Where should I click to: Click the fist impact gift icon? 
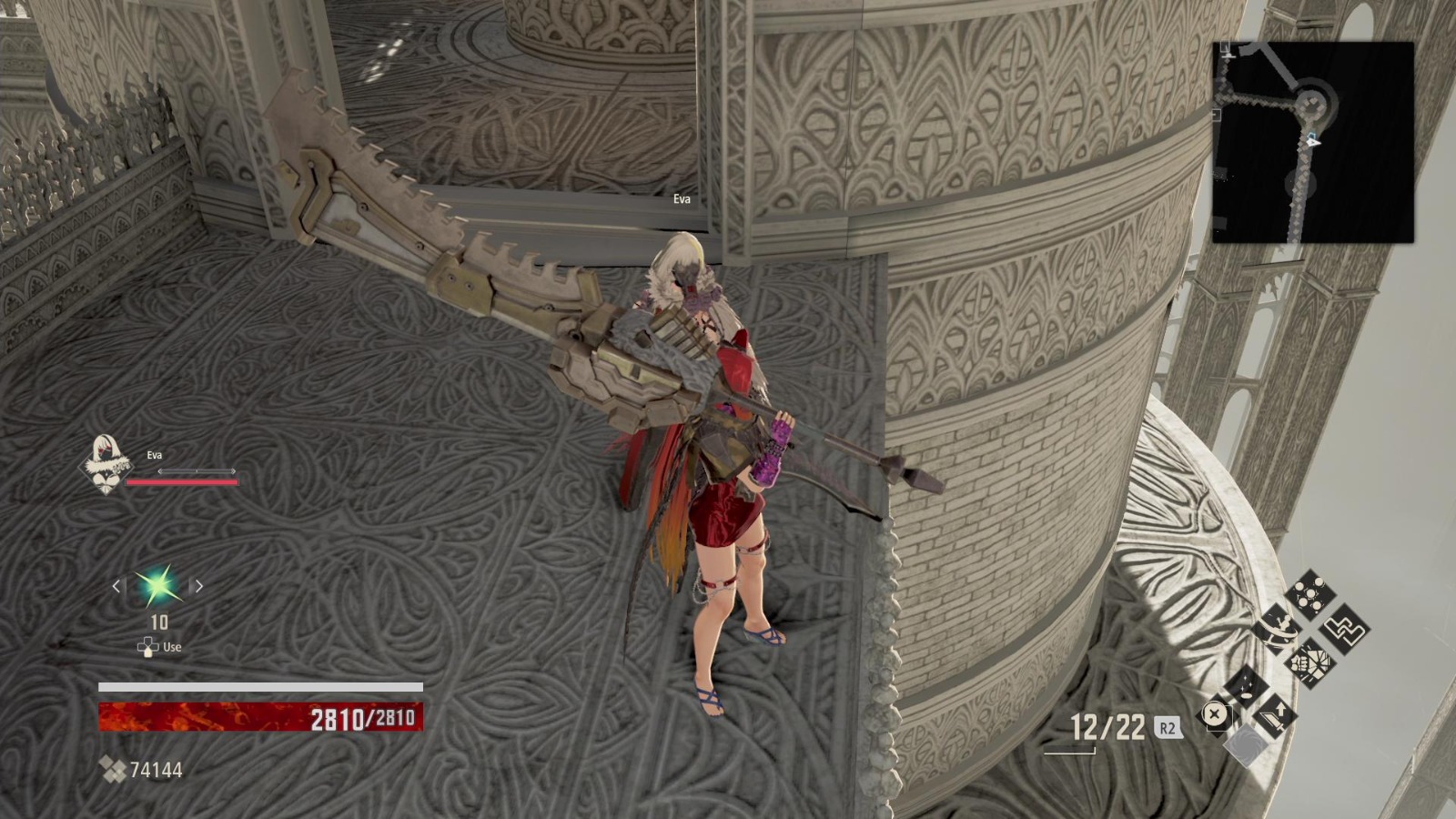[1312, 662]
